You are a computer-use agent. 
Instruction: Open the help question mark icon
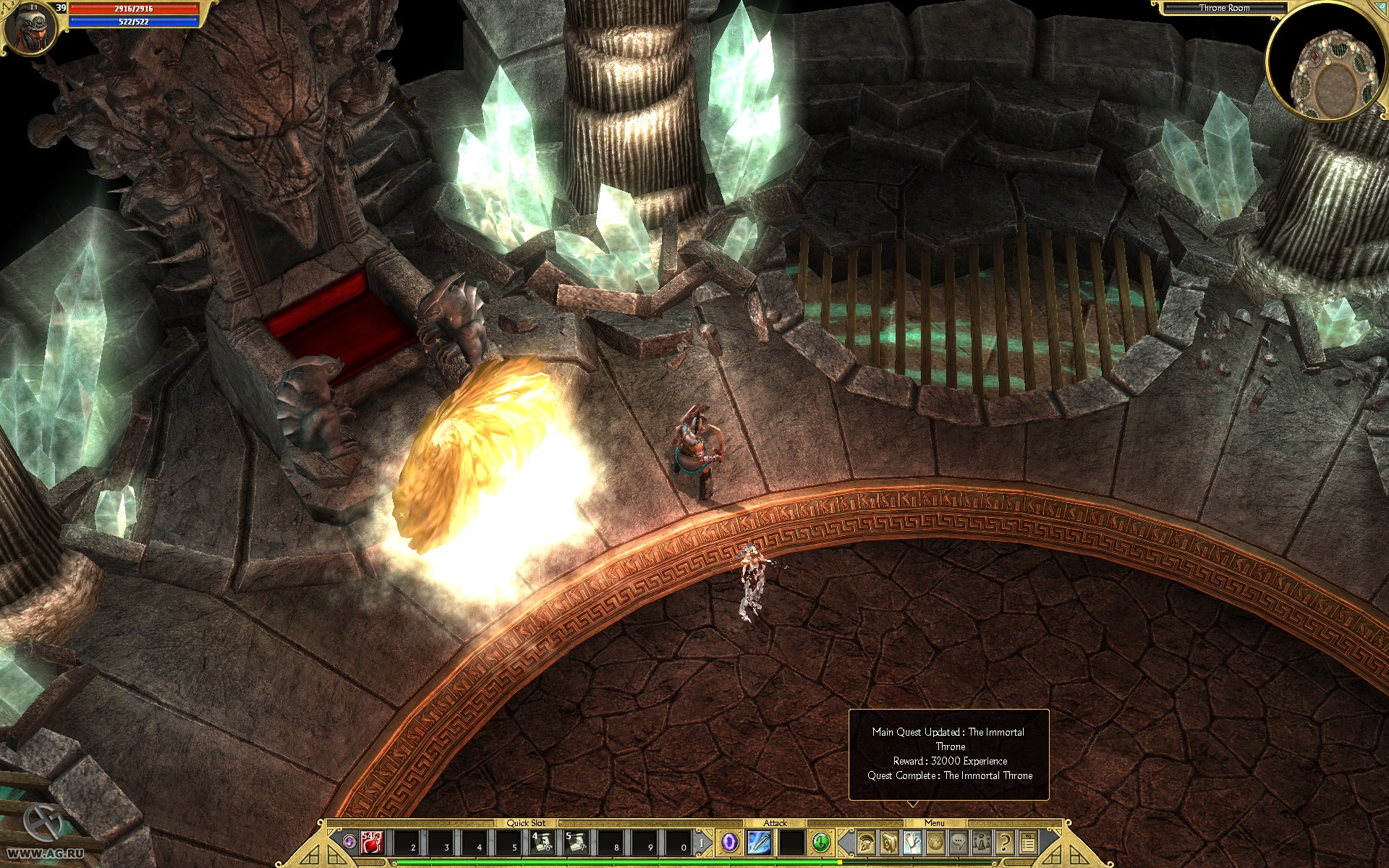coord(1004,843)
